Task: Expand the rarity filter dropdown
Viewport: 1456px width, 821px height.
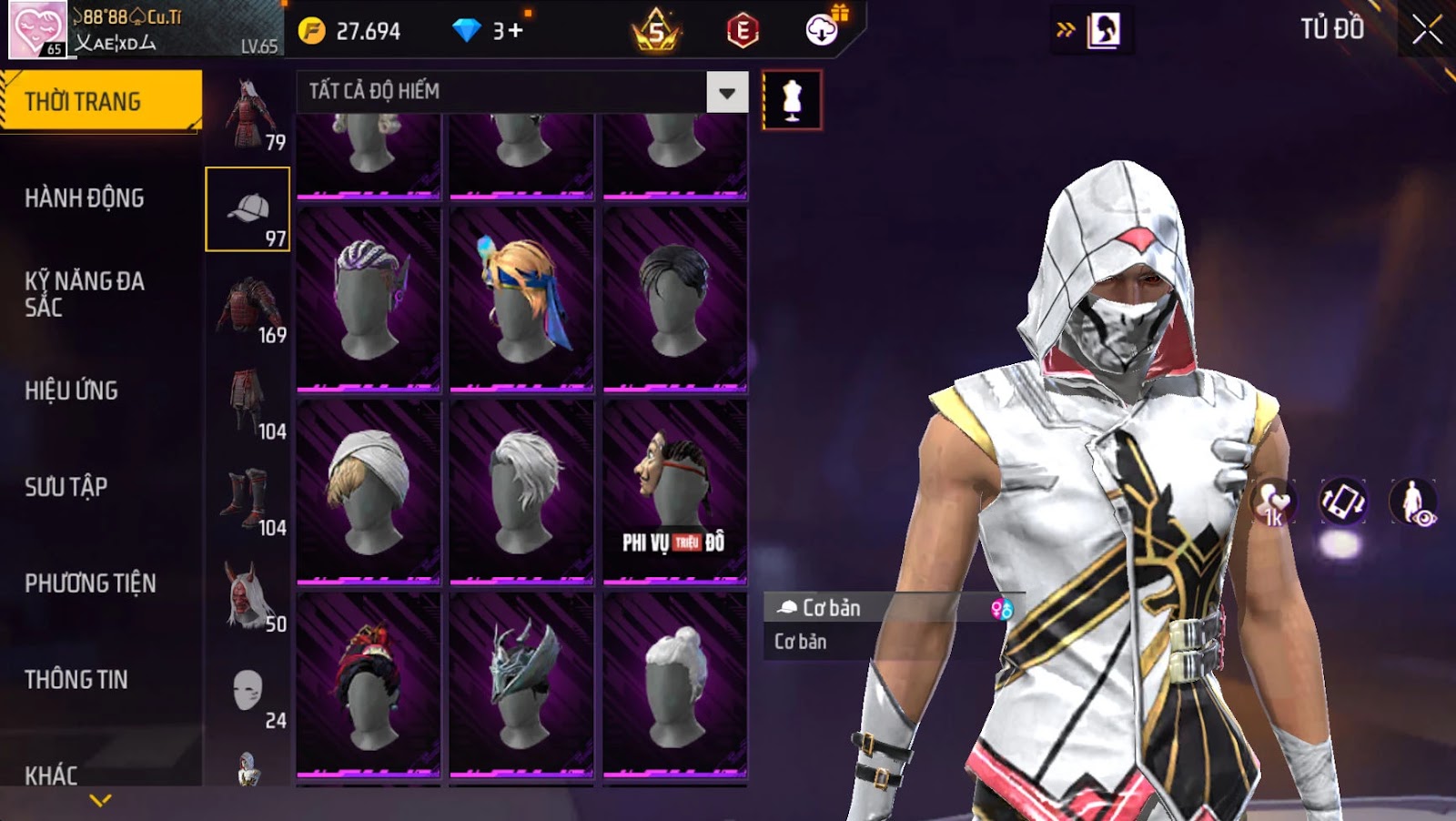Action: click(726, 92)
